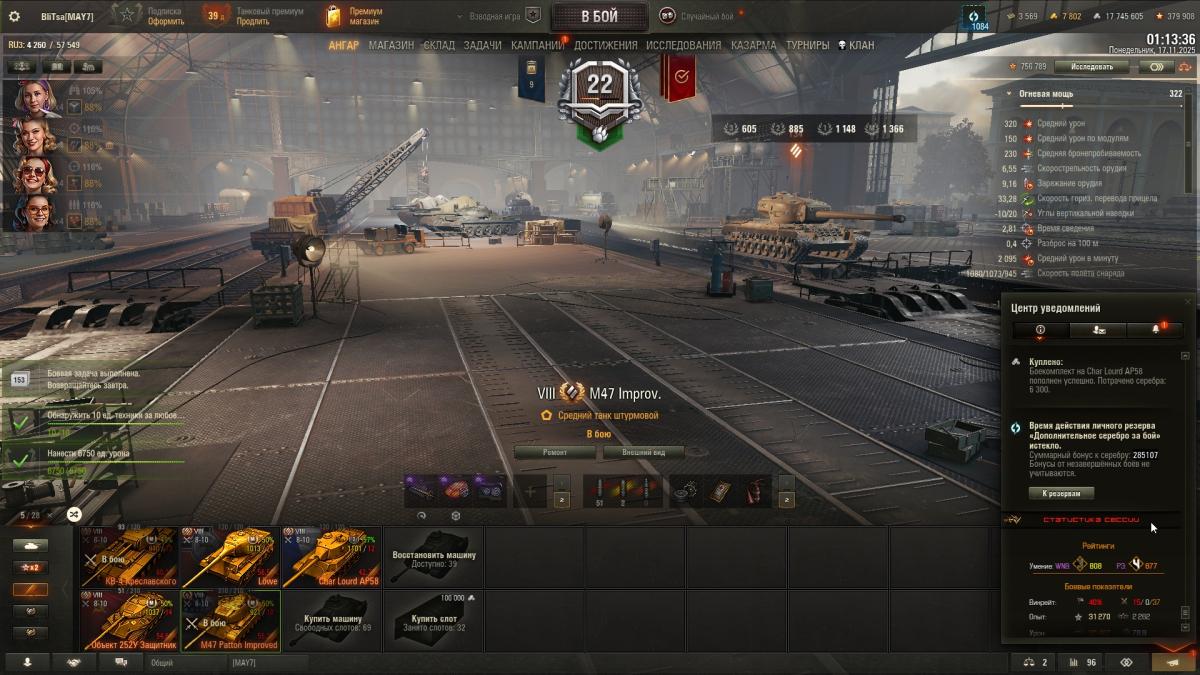Viewport: 1200px width, 675px height.
Task: Go to the ИССЛЕДОВАНИЯ research tab
Action: [683, 45]
